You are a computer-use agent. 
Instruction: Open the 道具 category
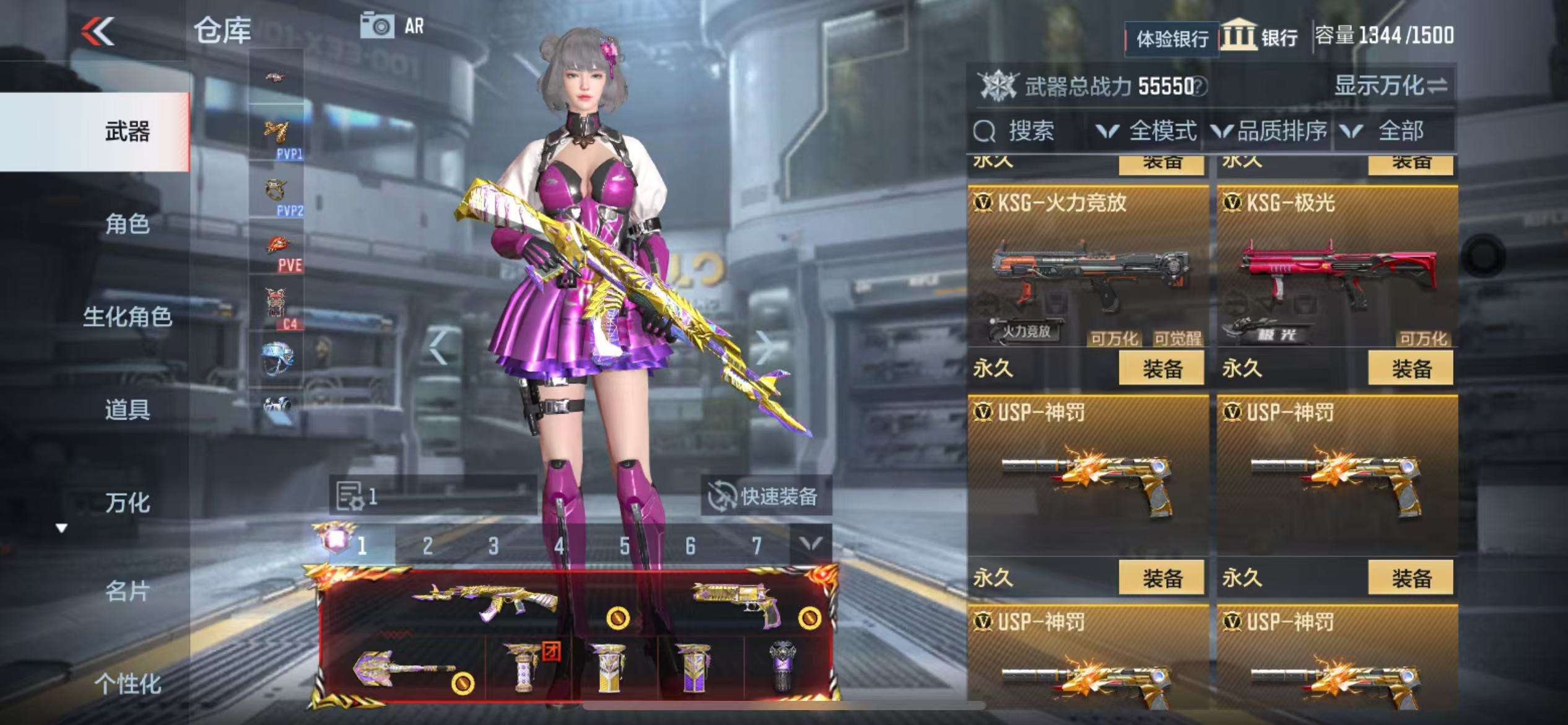[127, 410]
